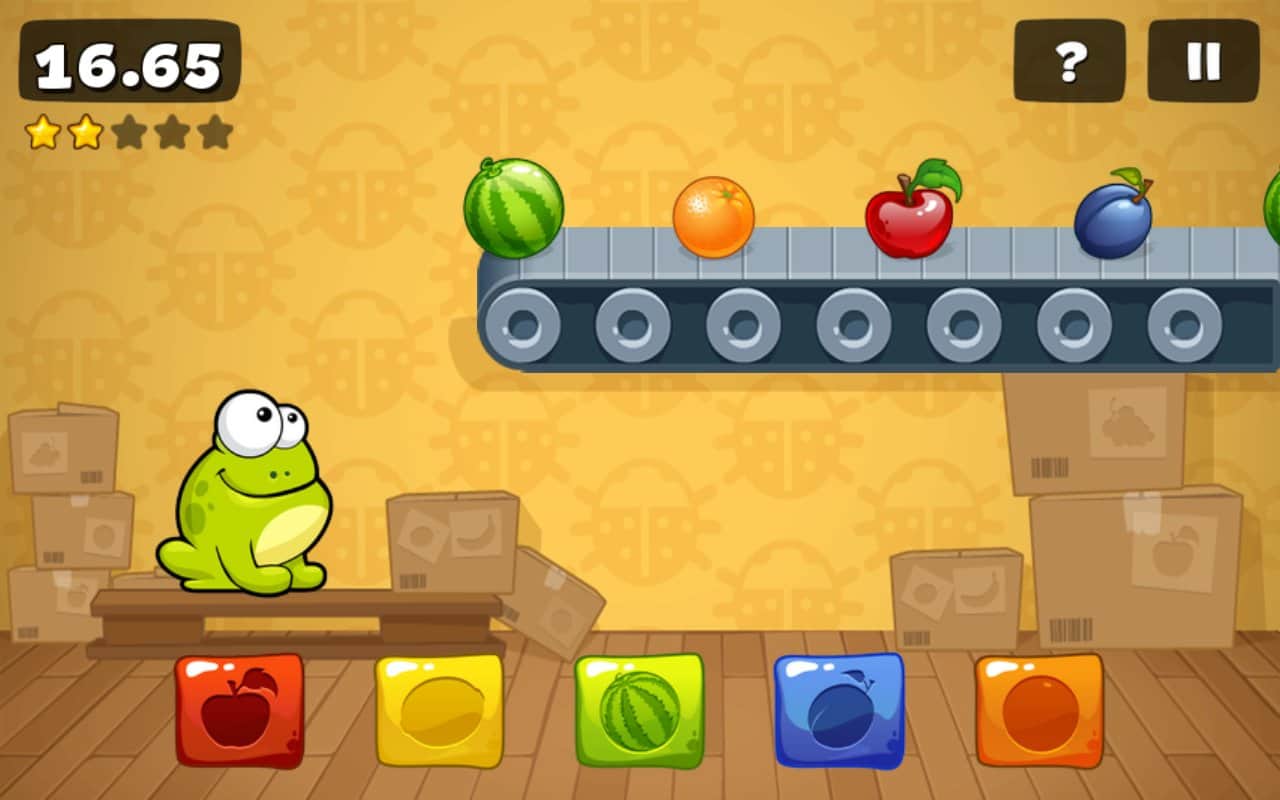
Task: Pause the game
Action: (1203, 60)
